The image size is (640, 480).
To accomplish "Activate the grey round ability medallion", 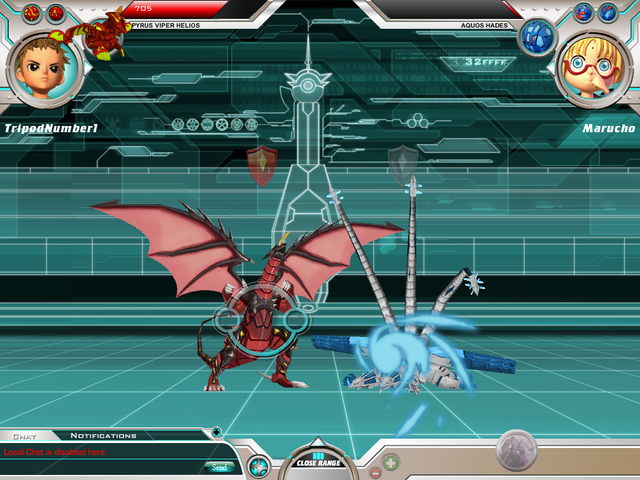I will click(x=517, y=450).
